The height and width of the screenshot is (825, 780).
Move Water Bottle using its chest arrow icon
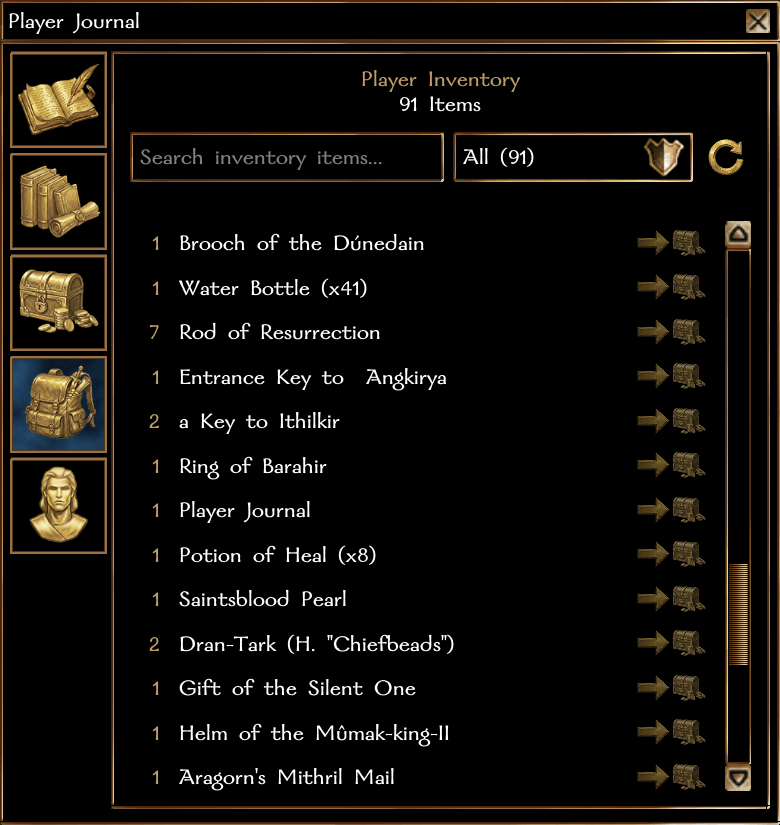point(672,288)
